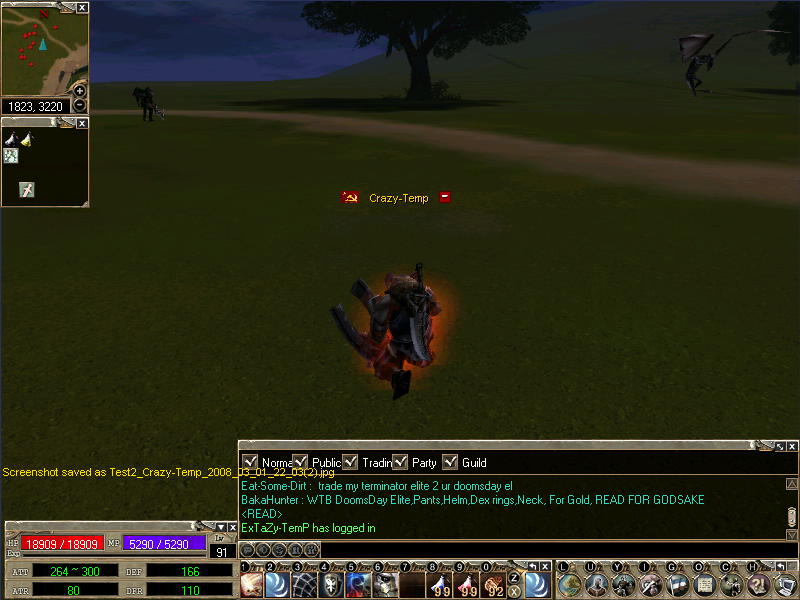Close the minimap window
The image size is (800, 600).
[x=82, y=7]
